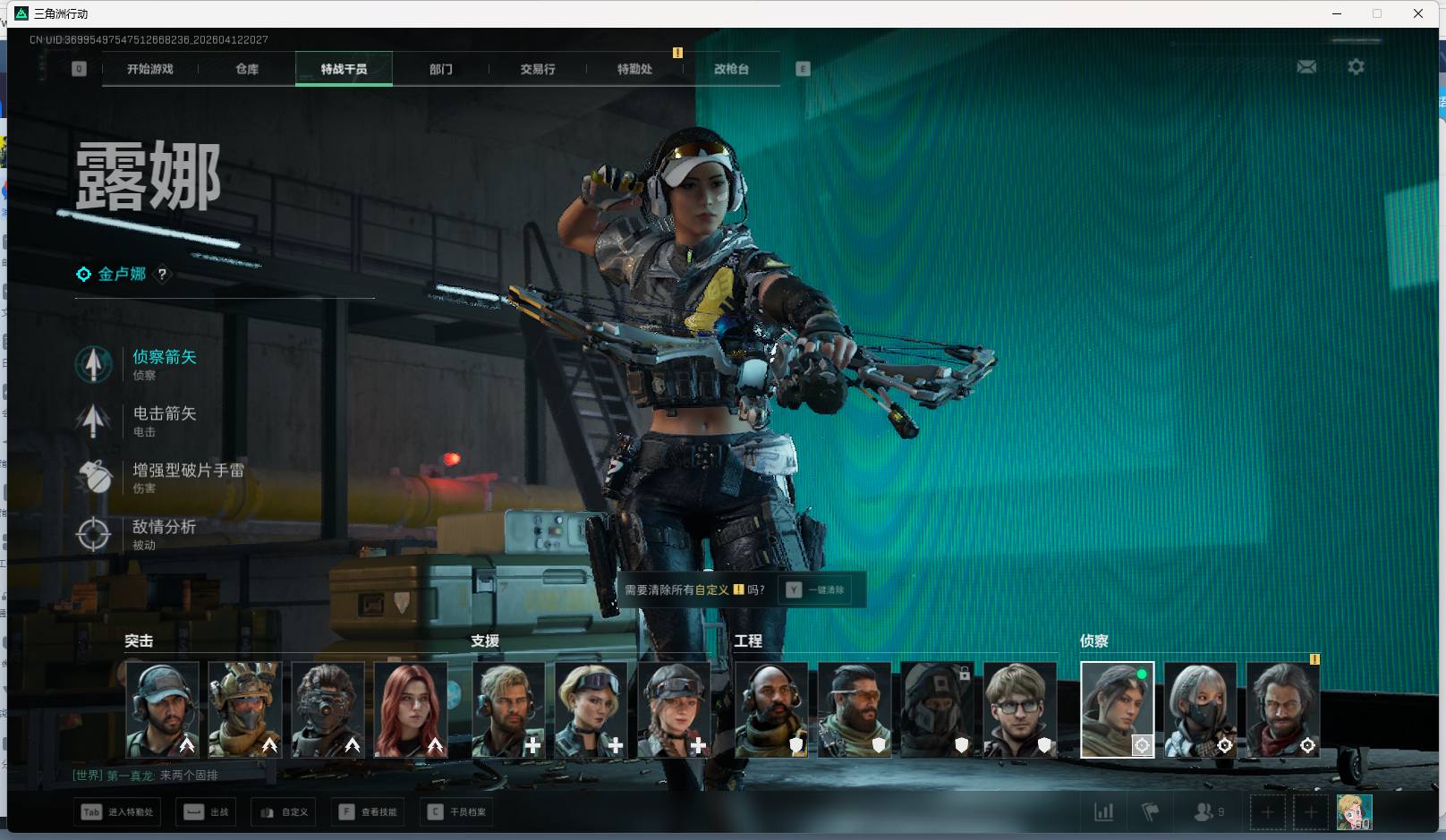Open the settings gear icon

coord(1356,67)
